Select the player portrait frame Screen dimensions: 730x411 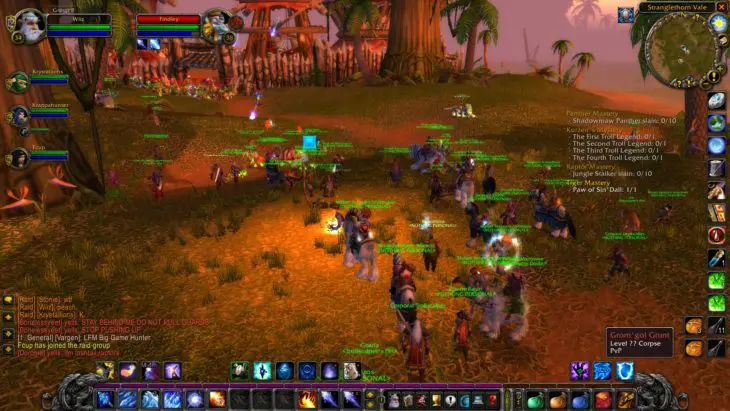tap(28, 22)
